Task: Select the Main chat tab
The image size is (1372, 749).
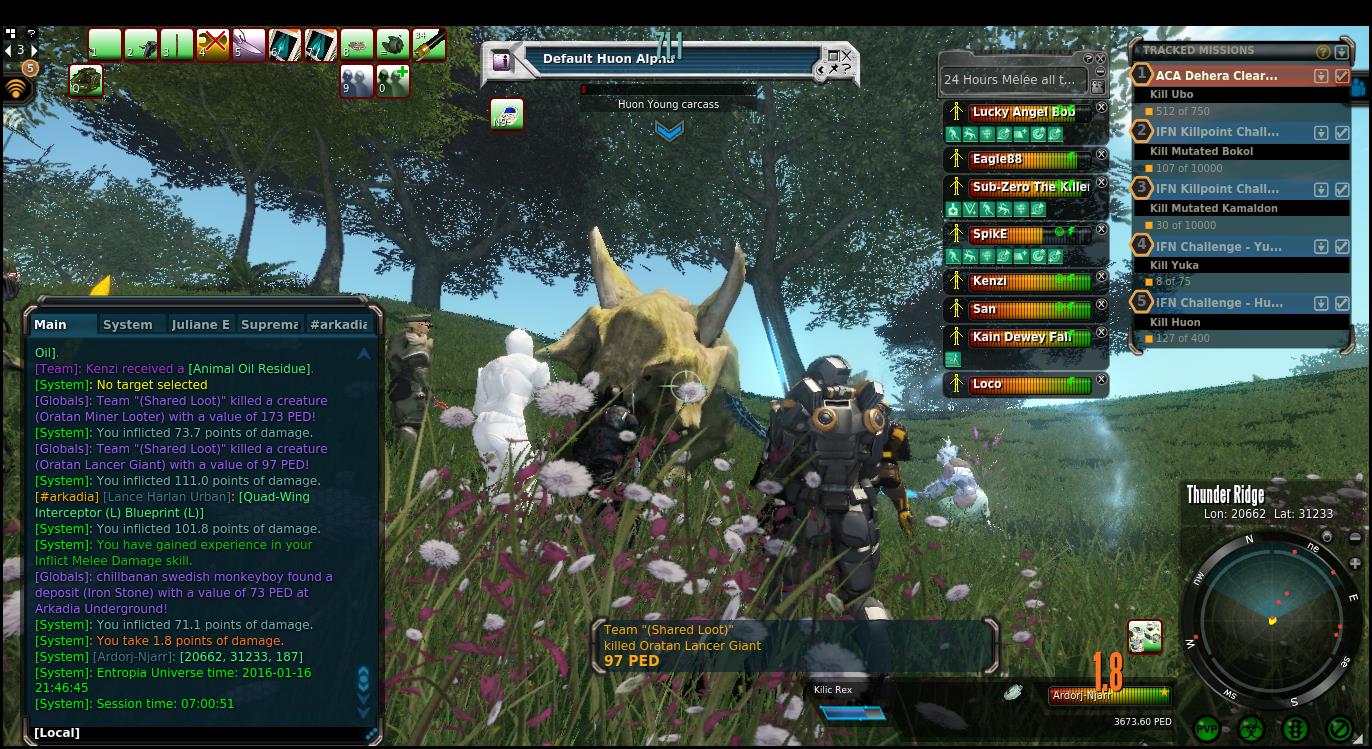Action: coord(51,324)
